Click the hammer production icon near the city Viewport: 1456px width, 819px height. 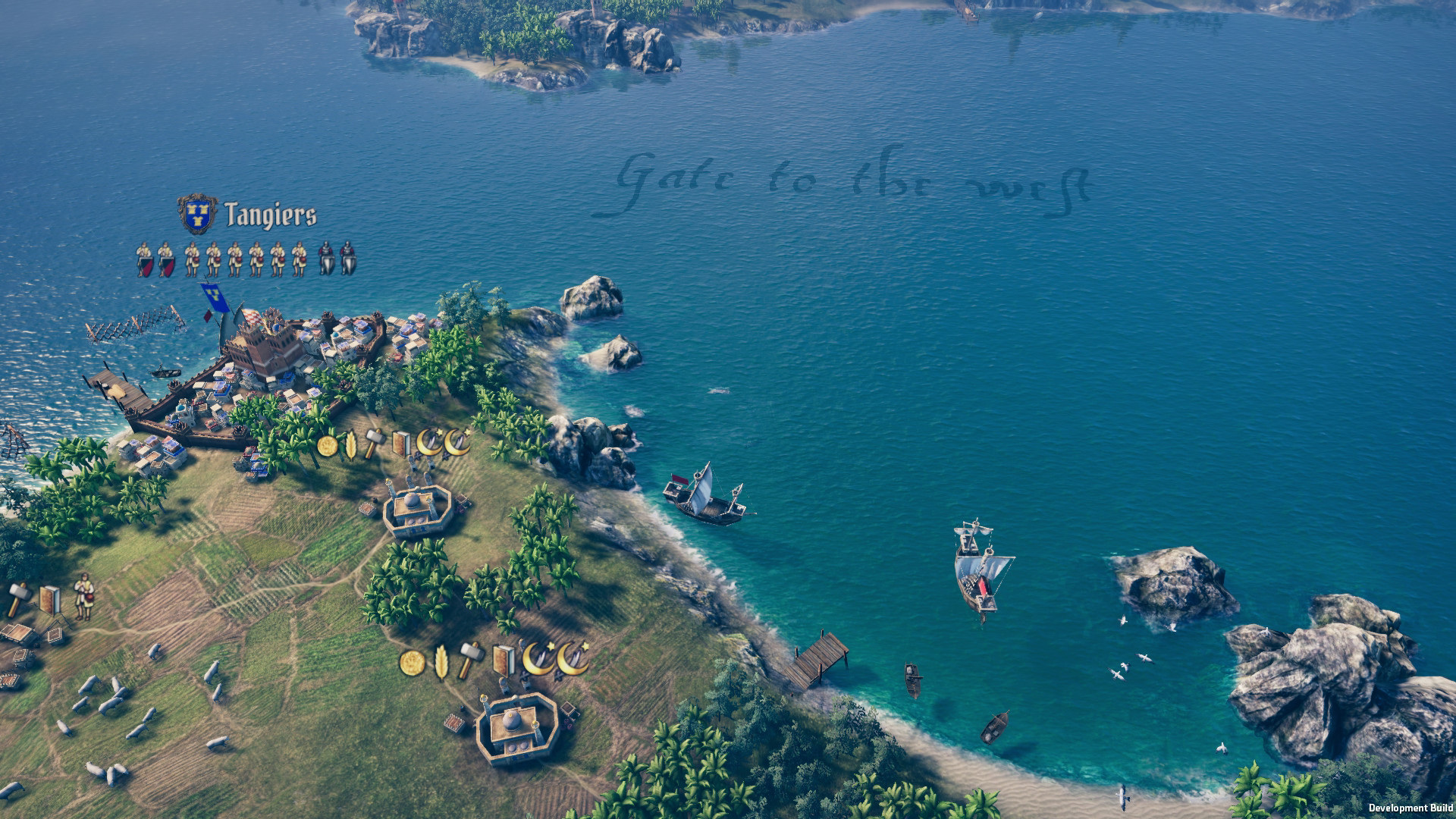pos(376,444)
